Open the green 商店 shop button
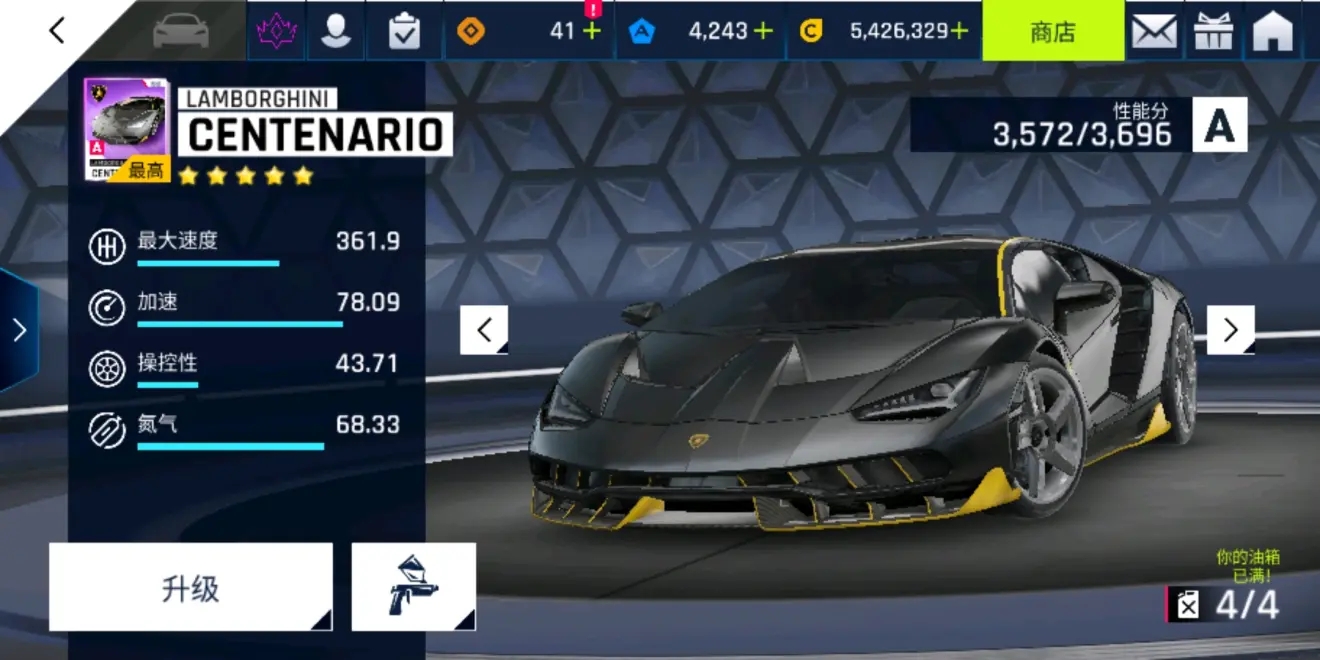 pyautogui.click(x=1052, y=31)
